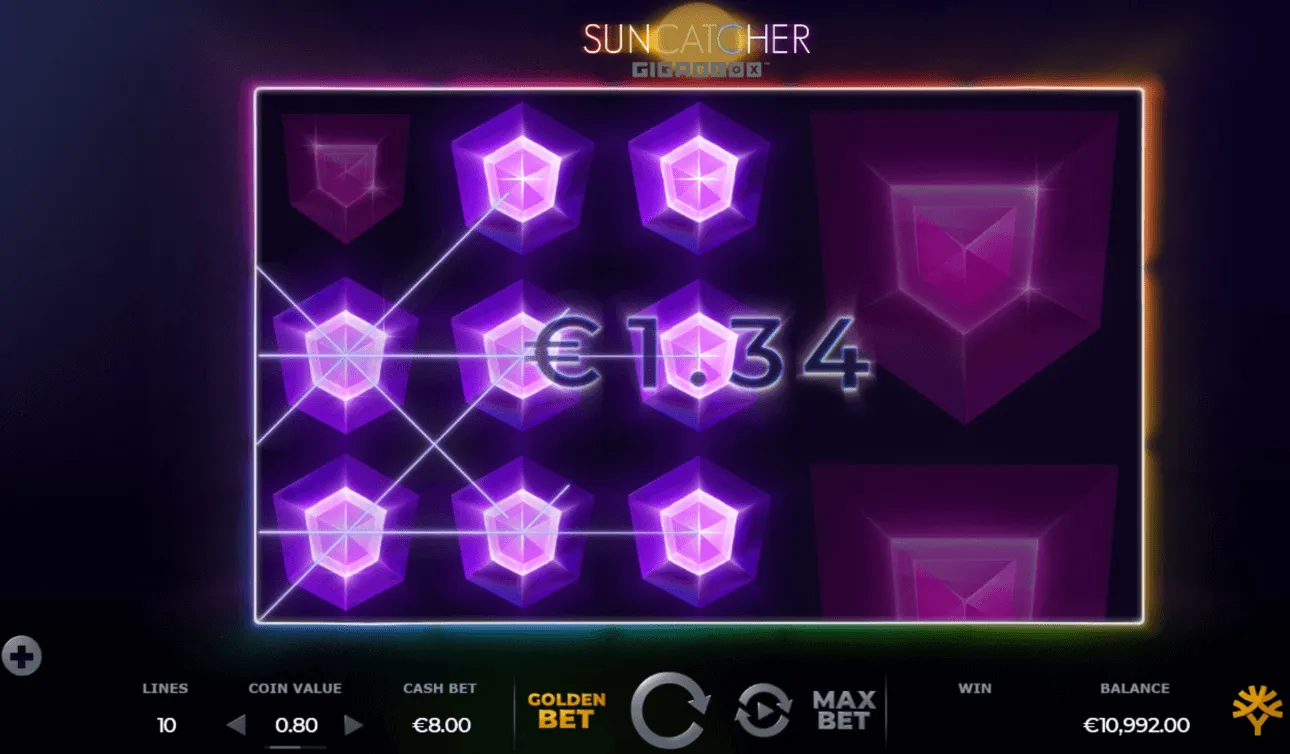Image resolution: width=1290 pixels, height=754 pixels.
Task: Open the game menu with the plus icon
Action: click(x=22, y=655)
